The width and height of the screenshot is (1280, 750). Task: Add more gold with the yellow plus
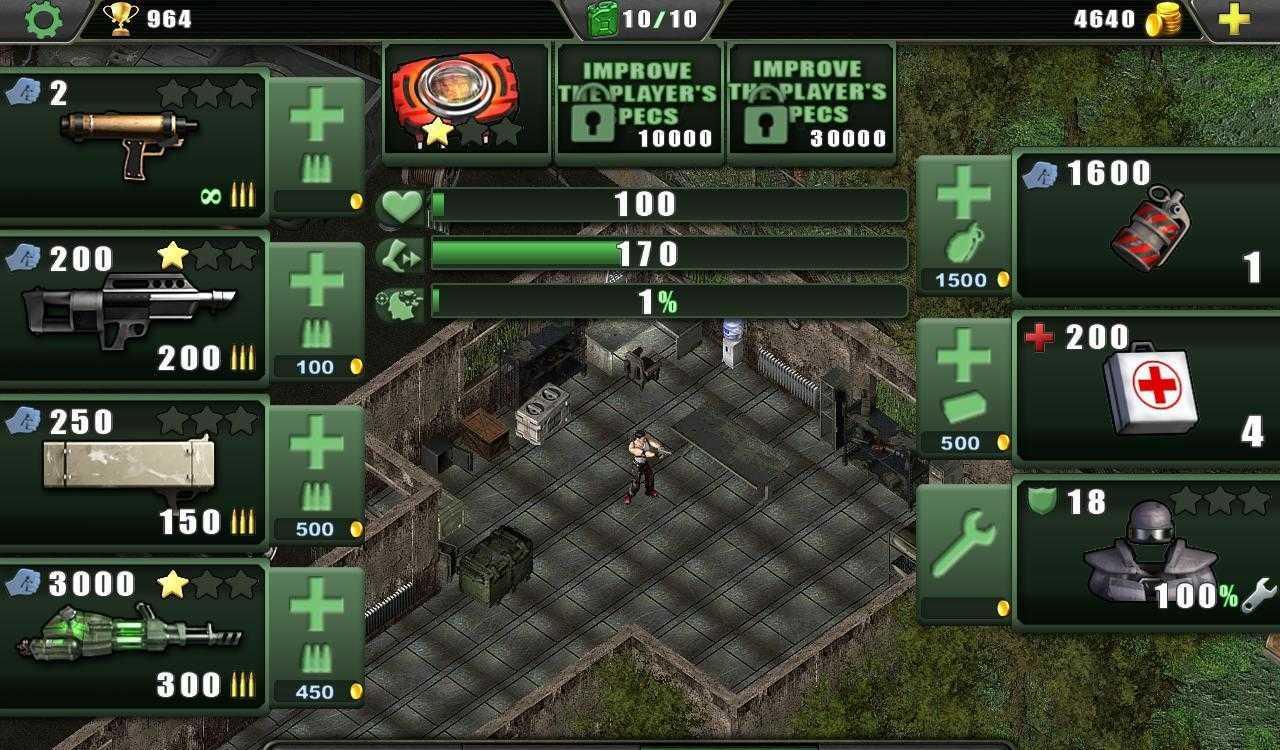[1234, 19]
